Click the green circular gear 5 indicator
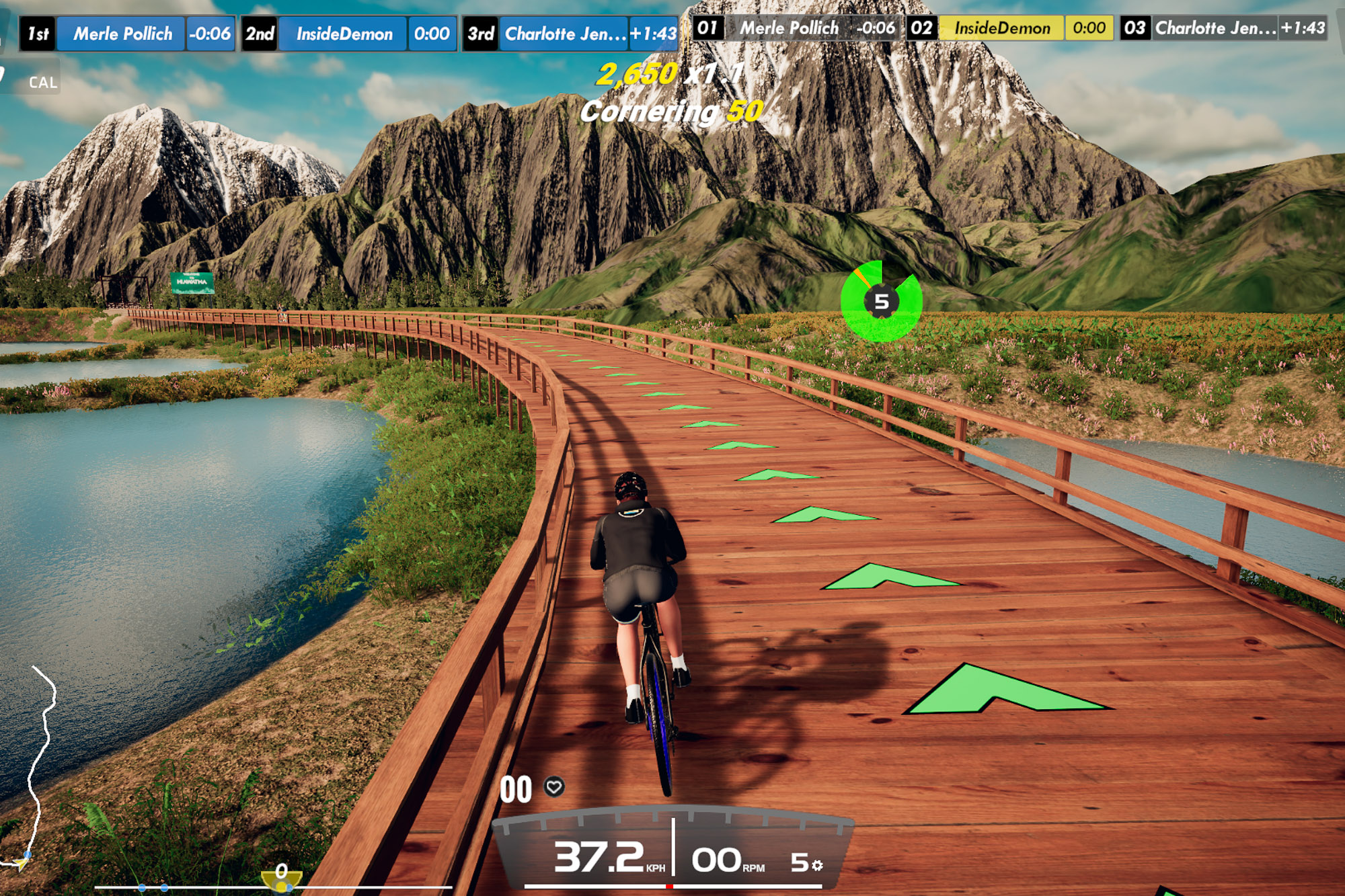The height and width of the screenshot is (896, 1345). pyautogui.click(x=881, y=302)
